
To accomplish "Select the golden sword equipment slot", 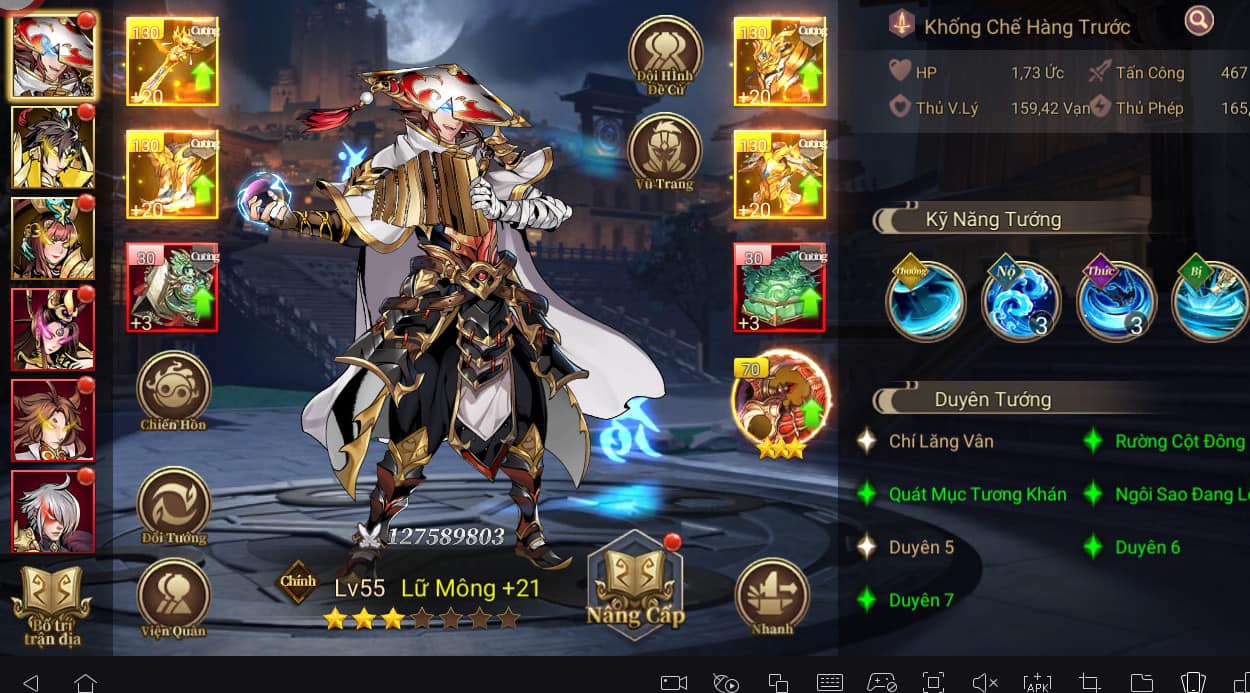I will (172, 61).
